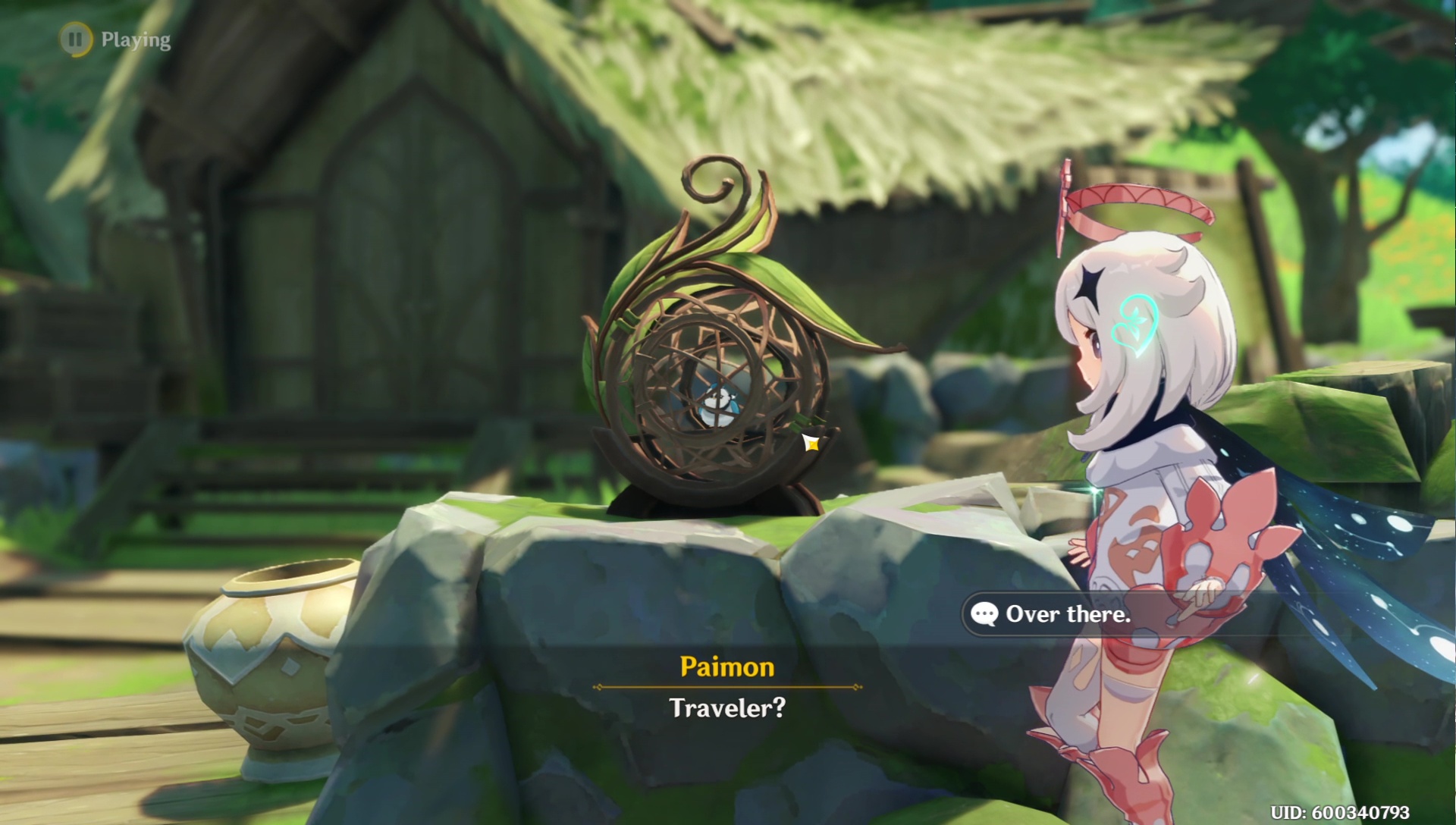Choose the "Over there." reply

1067,614
